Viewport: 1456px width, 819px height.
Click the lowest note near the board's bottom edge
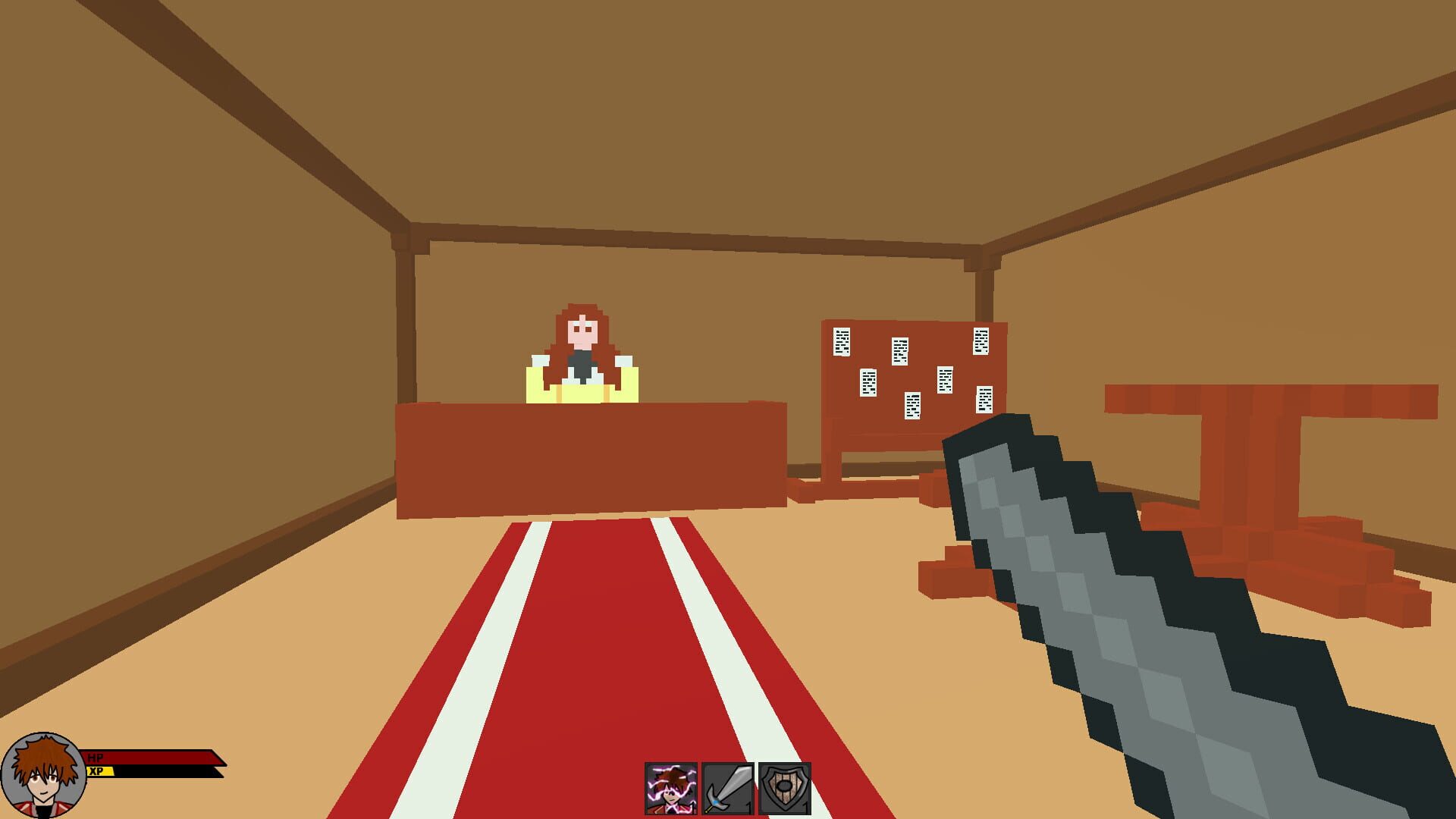912,406
